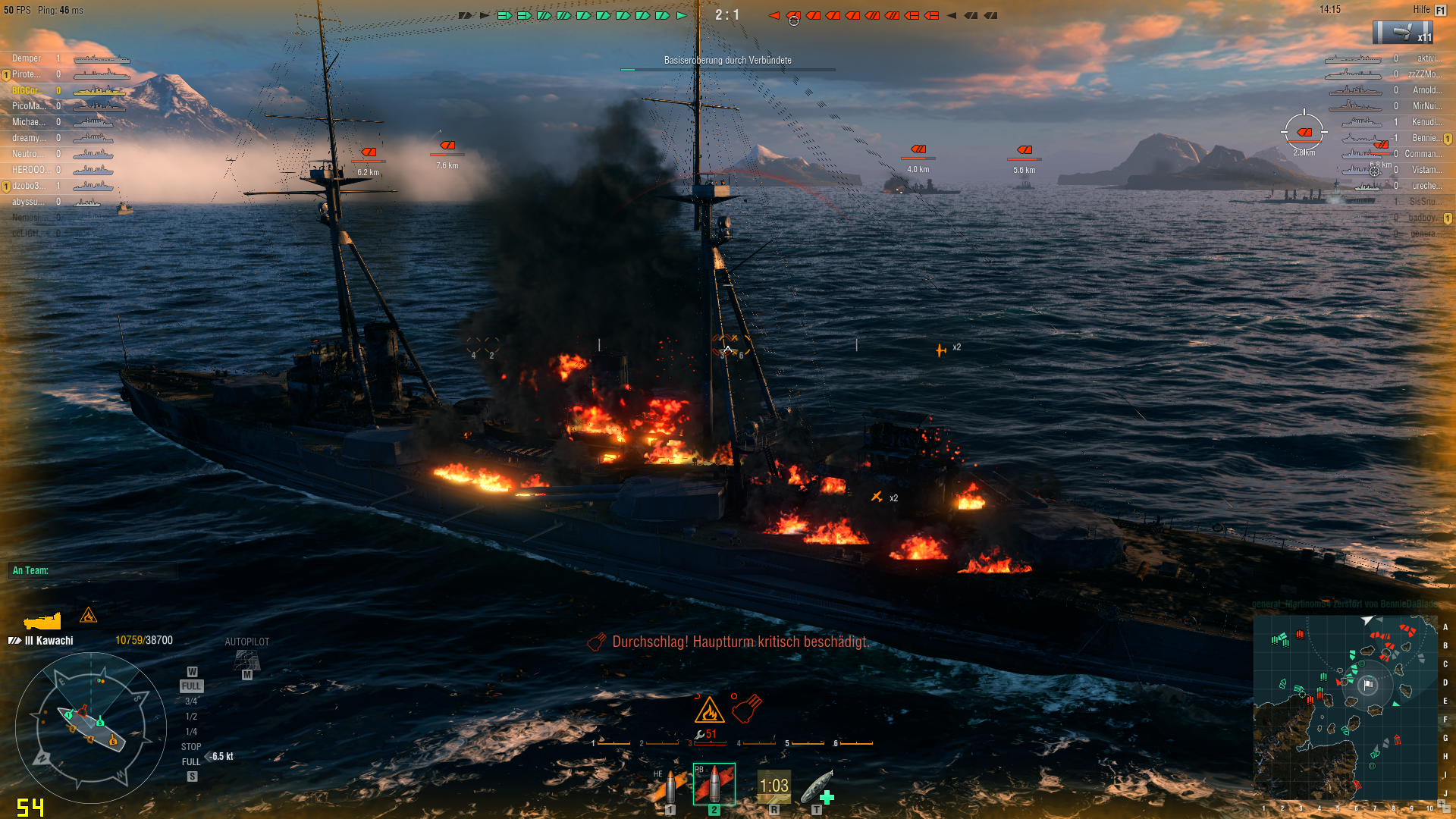Set throttle to 3/4 speed
This screenshot has height=819, width=1456.
click(191, 701)
